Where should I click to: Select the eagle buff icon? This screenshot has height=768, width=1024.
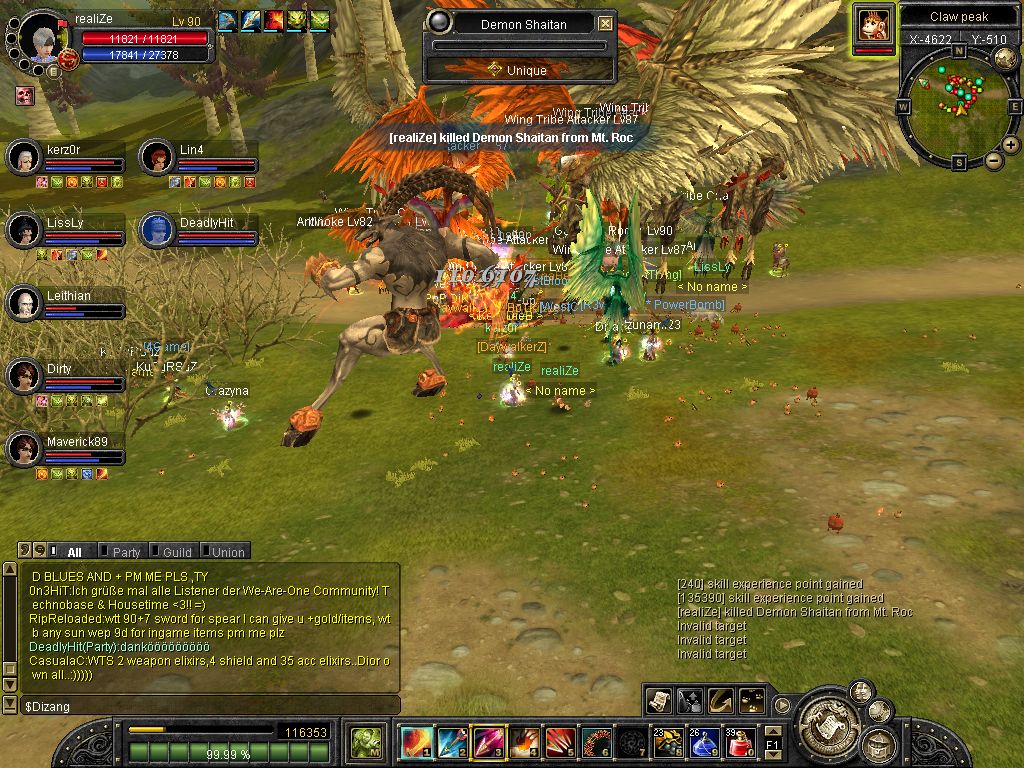(227, 20)
